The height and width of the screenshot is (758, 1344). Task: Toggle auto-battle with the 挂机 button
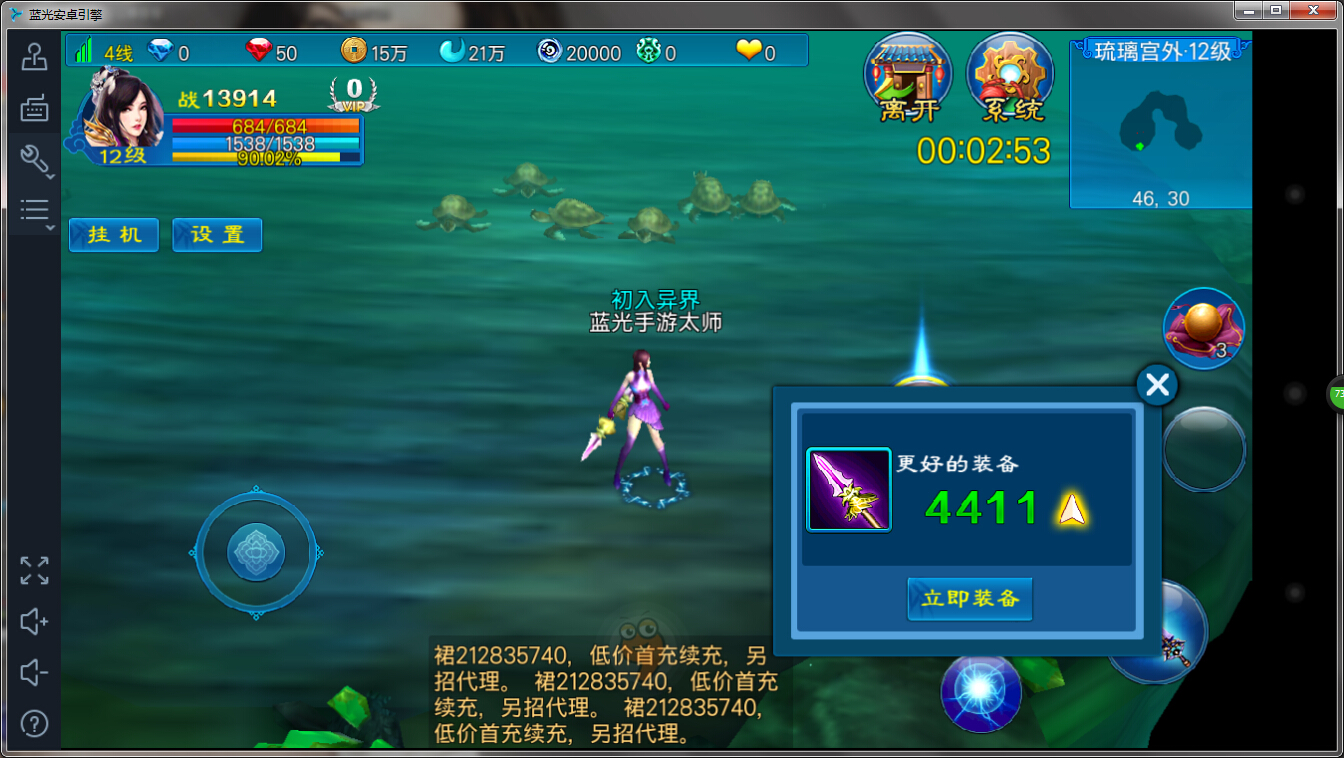click(x=114, y=235)
